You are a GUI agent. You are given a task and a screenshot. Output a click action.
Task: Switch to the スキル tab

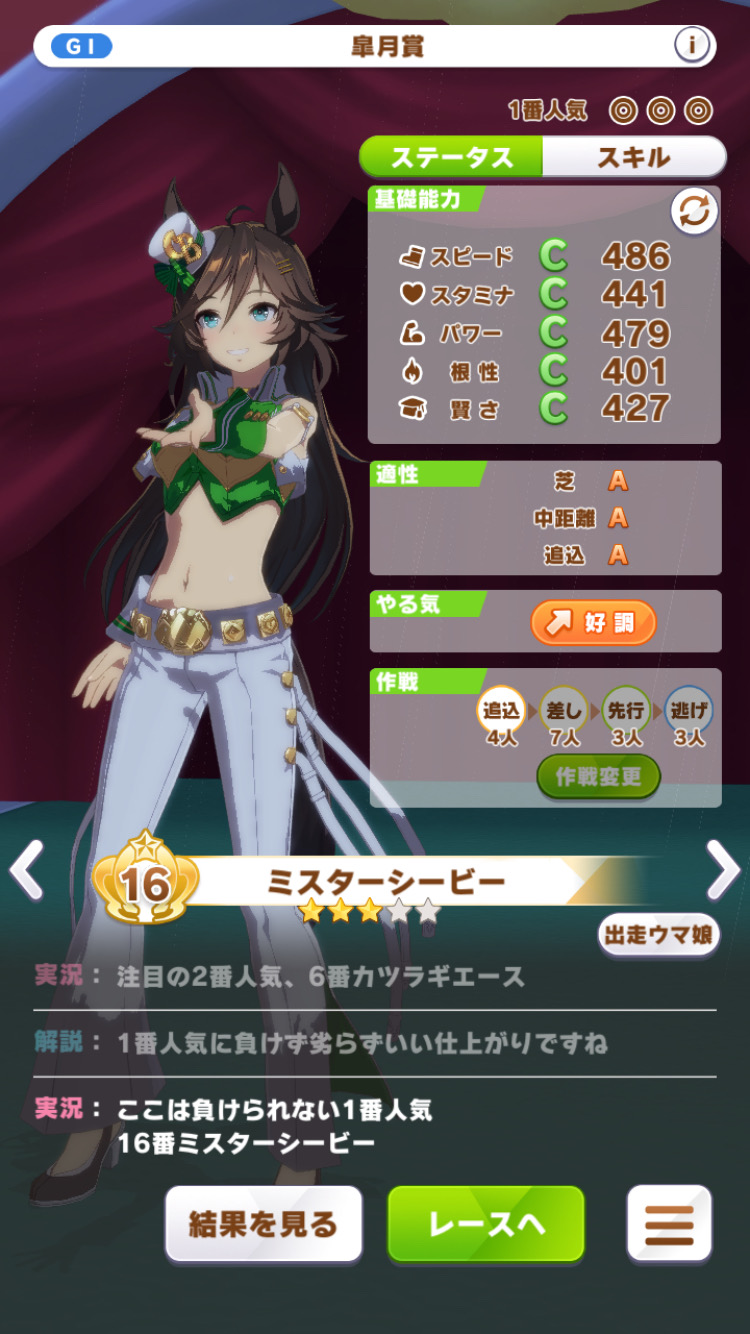(634, 157)
